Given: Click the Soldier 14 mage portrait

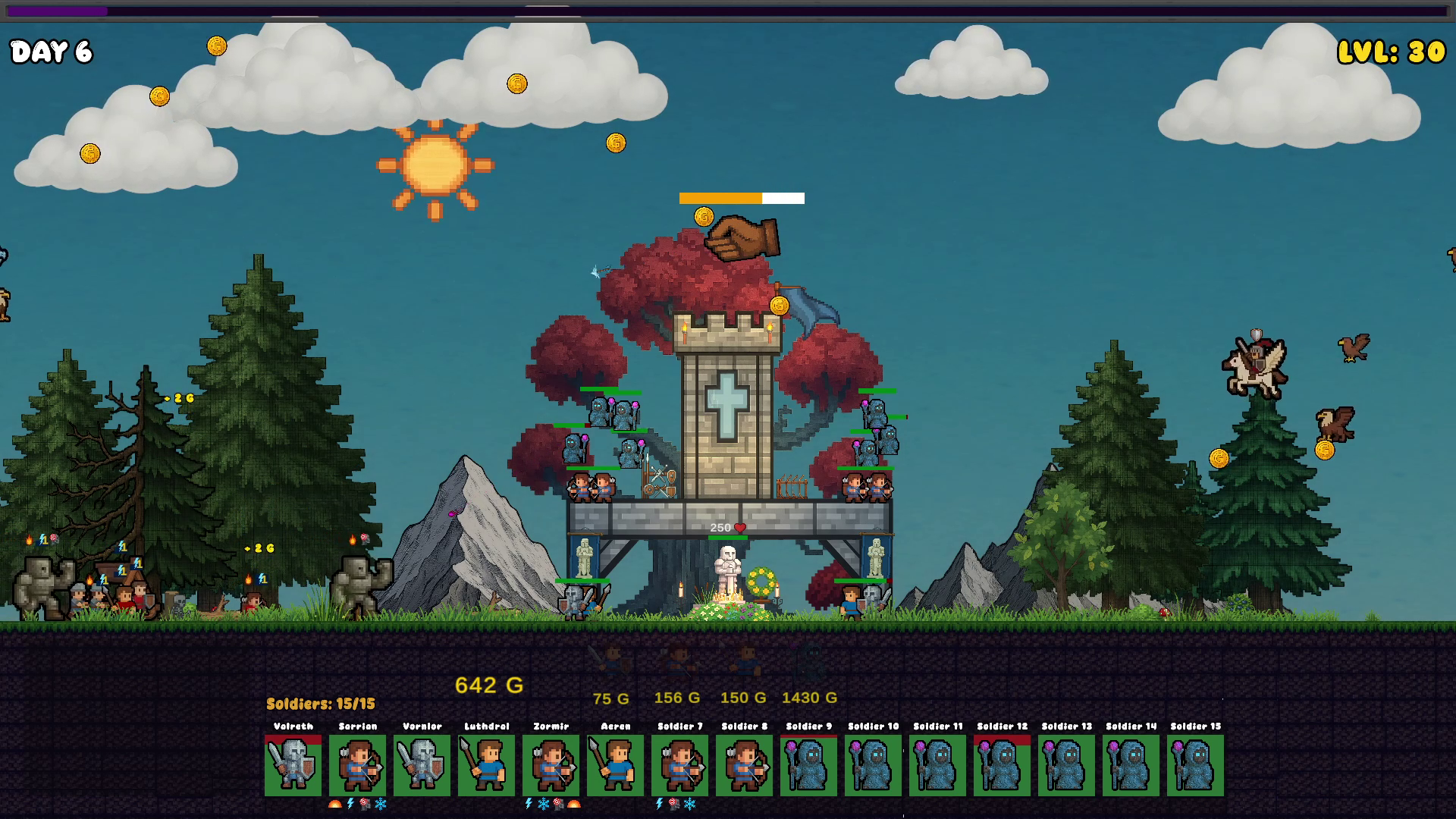Looking at the screenshot, I should [x=1131, y=764].
